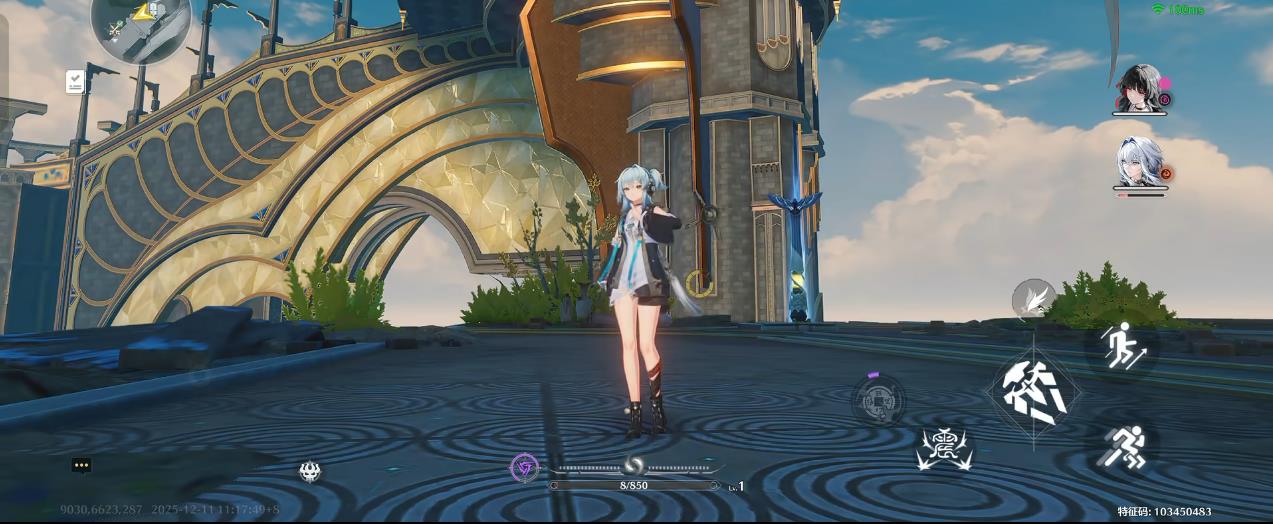
Task: Trigger the spiky glyph skill icon
Action: 945,449
